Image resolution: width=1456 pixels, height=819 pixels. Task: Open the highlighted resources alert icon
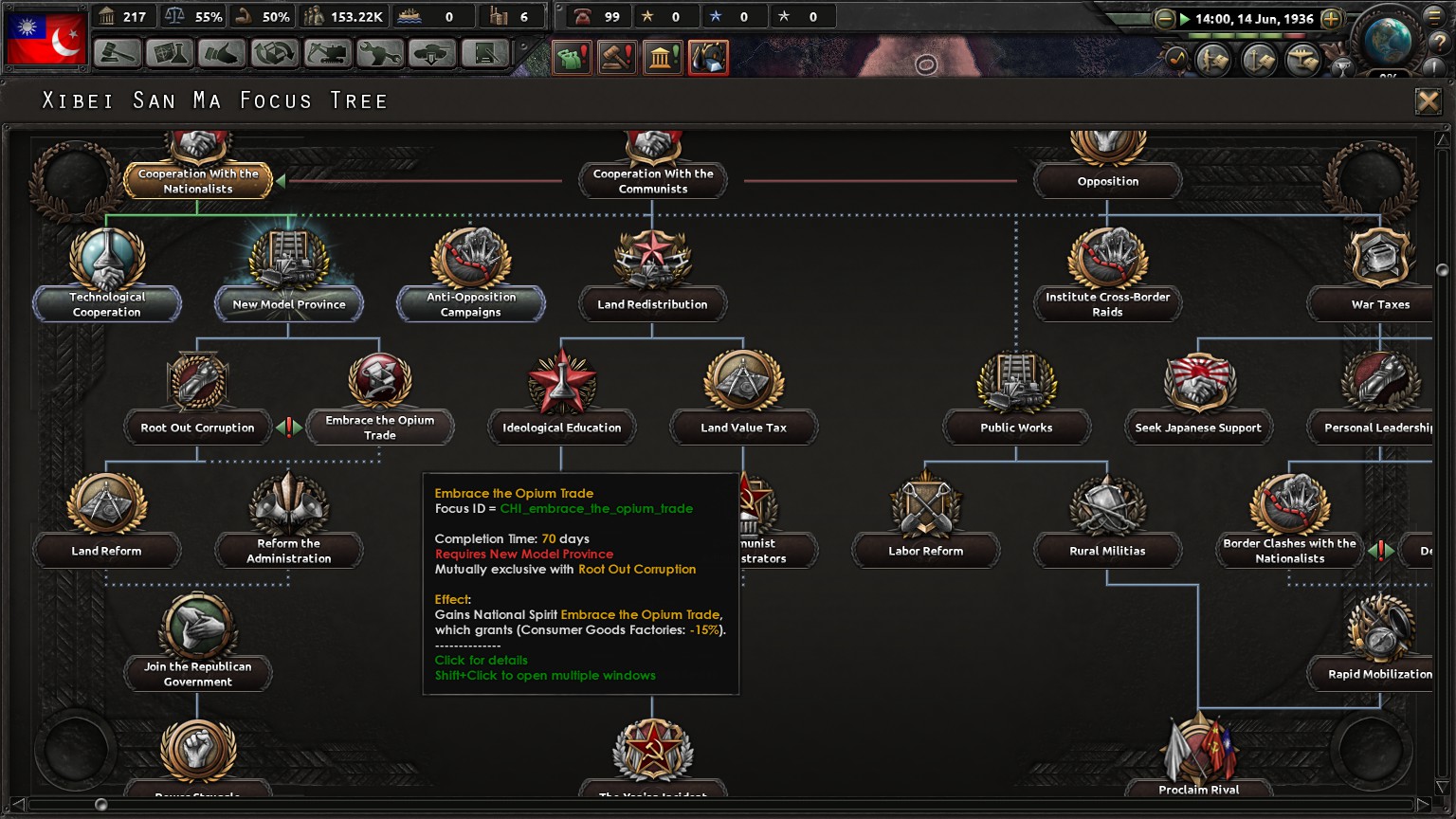(709, 58)
